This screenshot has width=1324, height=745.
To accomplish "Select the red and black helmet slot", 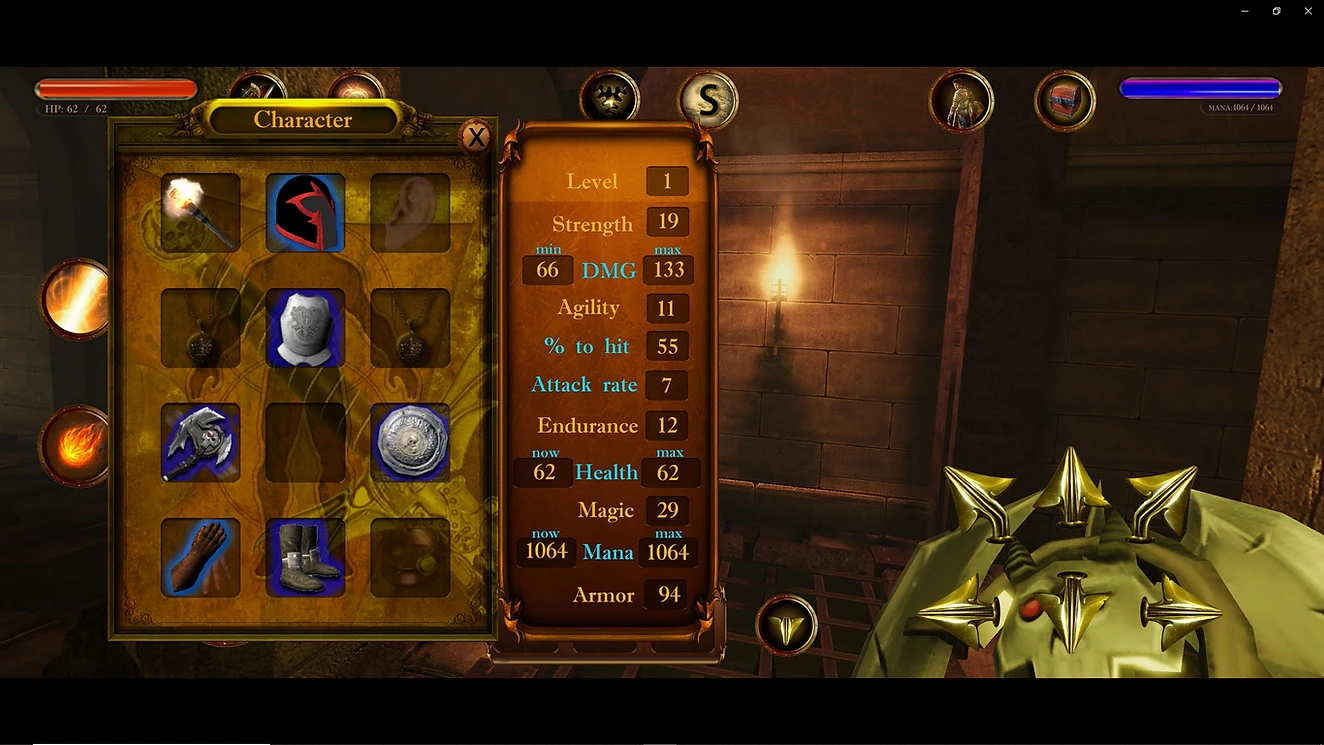I will click(x=305, y=212).
